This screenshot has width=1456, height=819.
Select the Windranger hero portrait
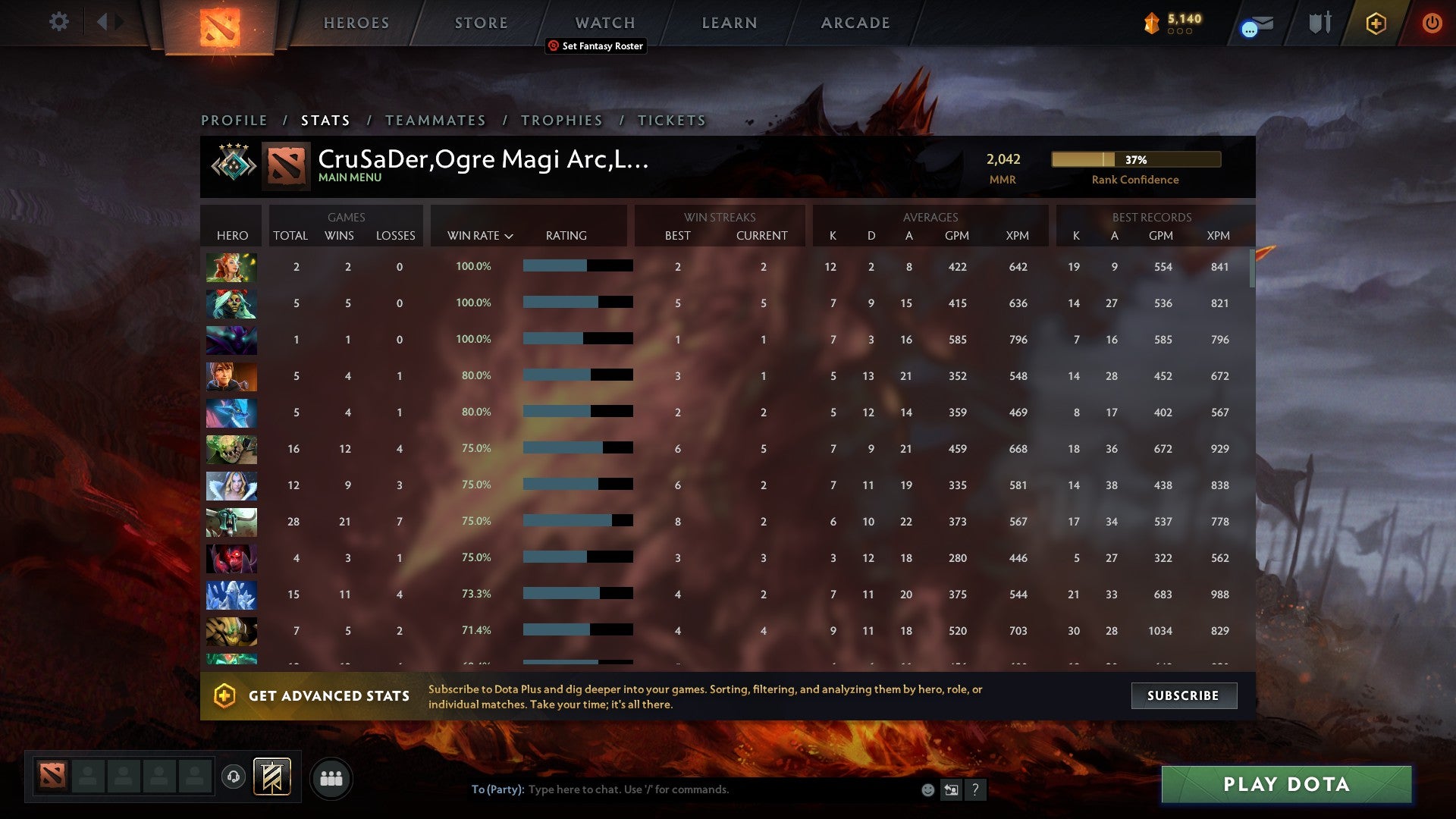tap(231, 267)
